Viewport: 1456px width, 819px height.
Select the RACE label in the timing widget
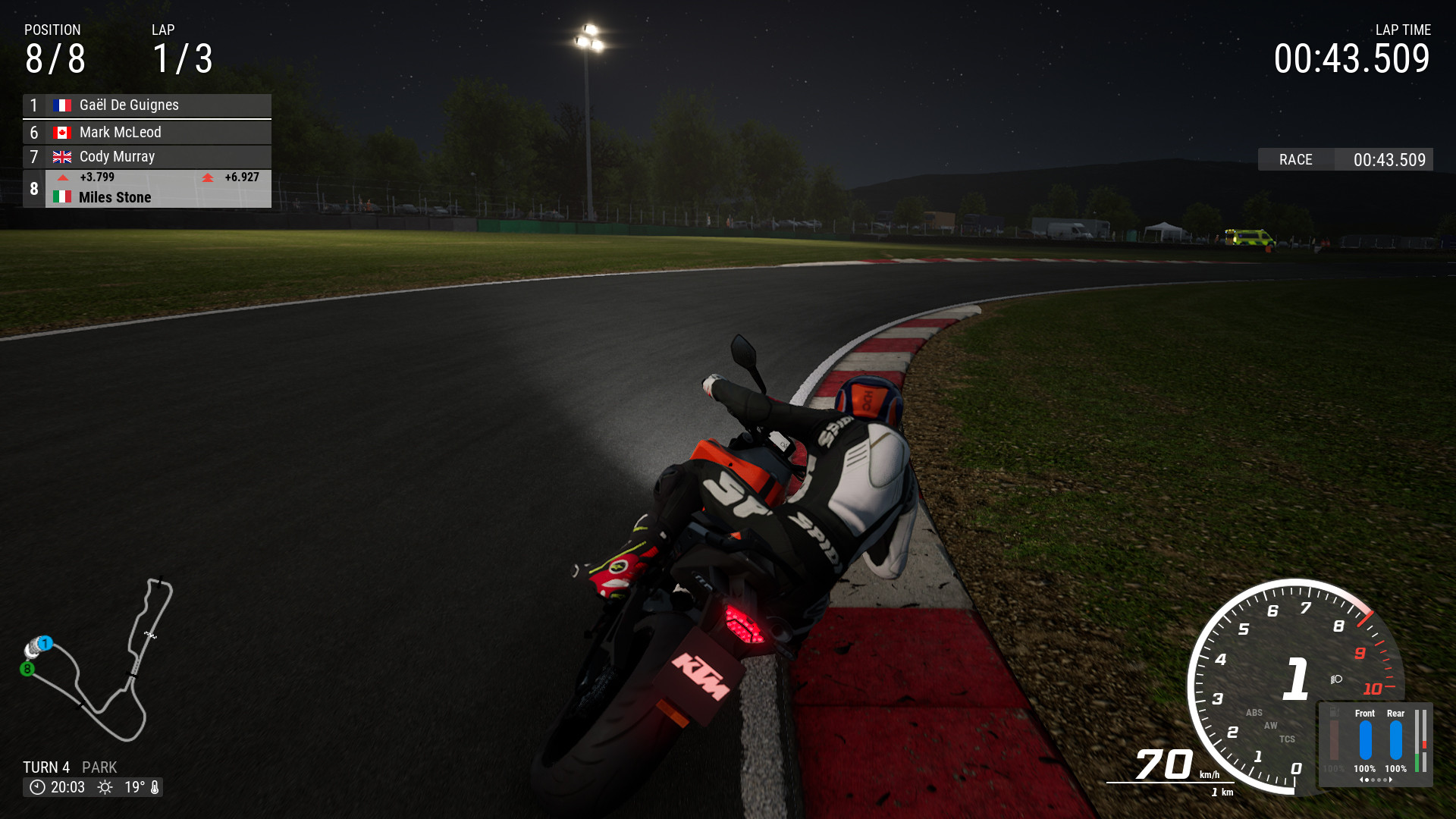point(1295,159)
